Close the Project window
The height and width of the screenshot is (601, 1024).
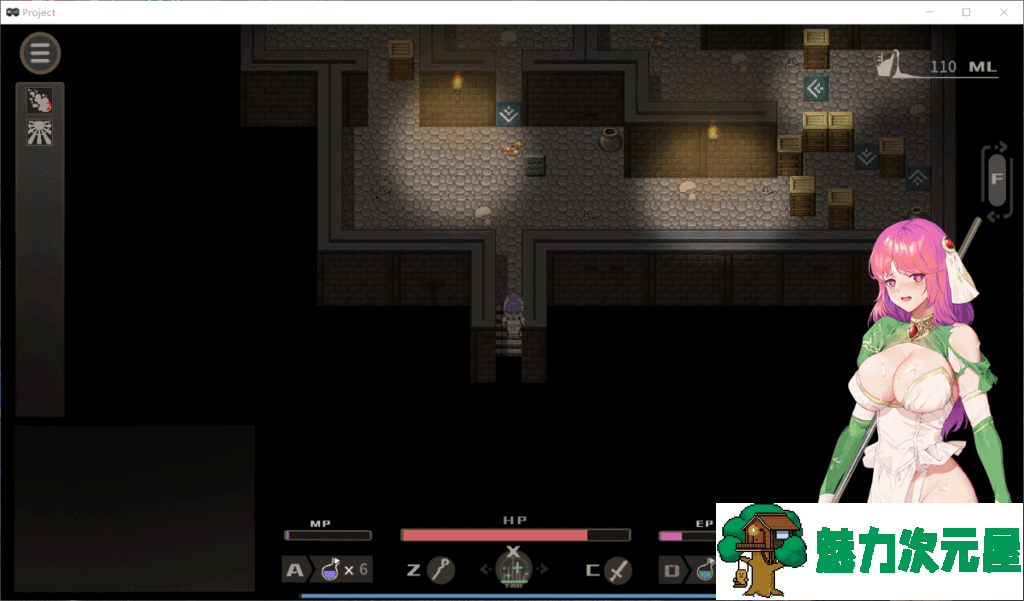pos(1000,12)
